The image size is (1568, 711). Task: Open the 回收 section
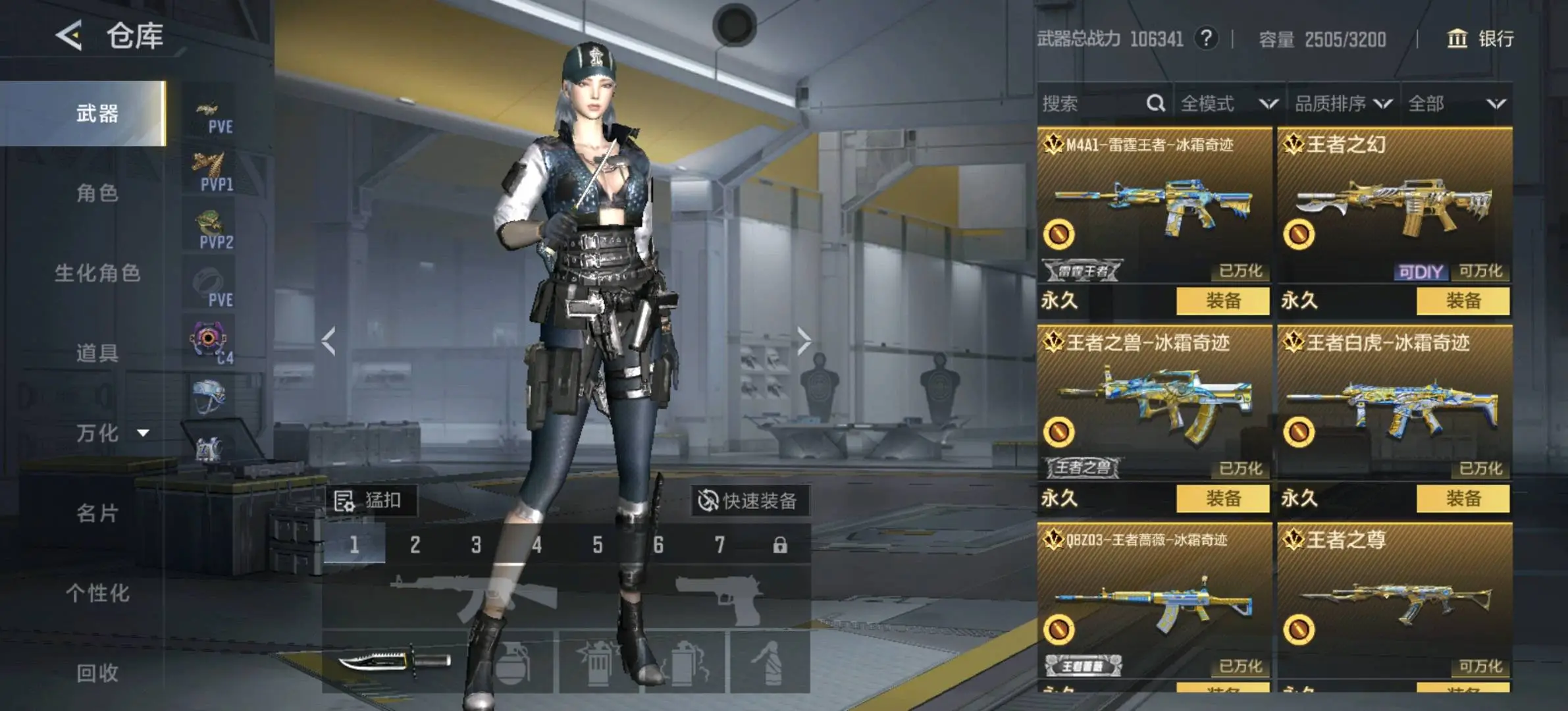(97, 673)
